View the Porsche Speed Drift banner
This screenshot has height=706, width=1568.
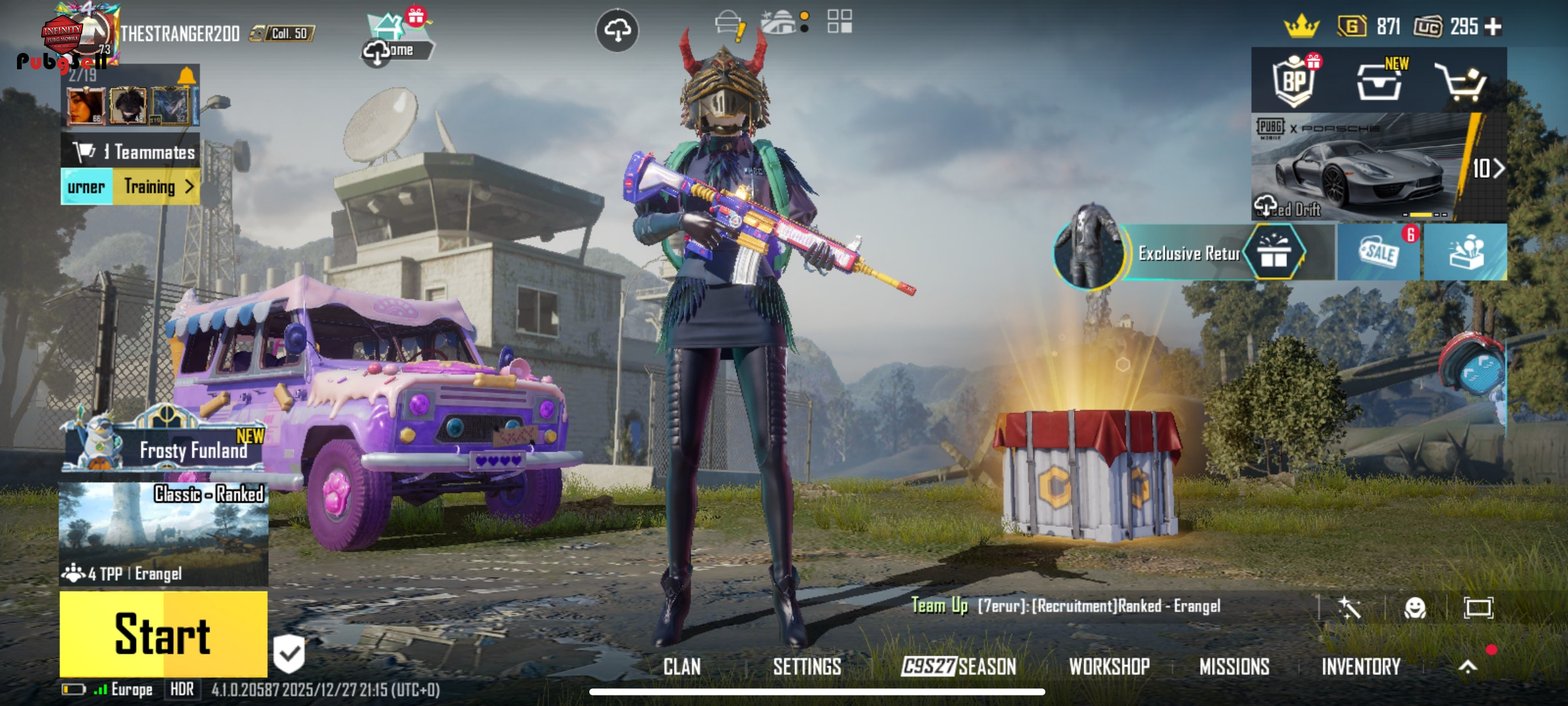pyautogui.click(x=1365, y=168)
